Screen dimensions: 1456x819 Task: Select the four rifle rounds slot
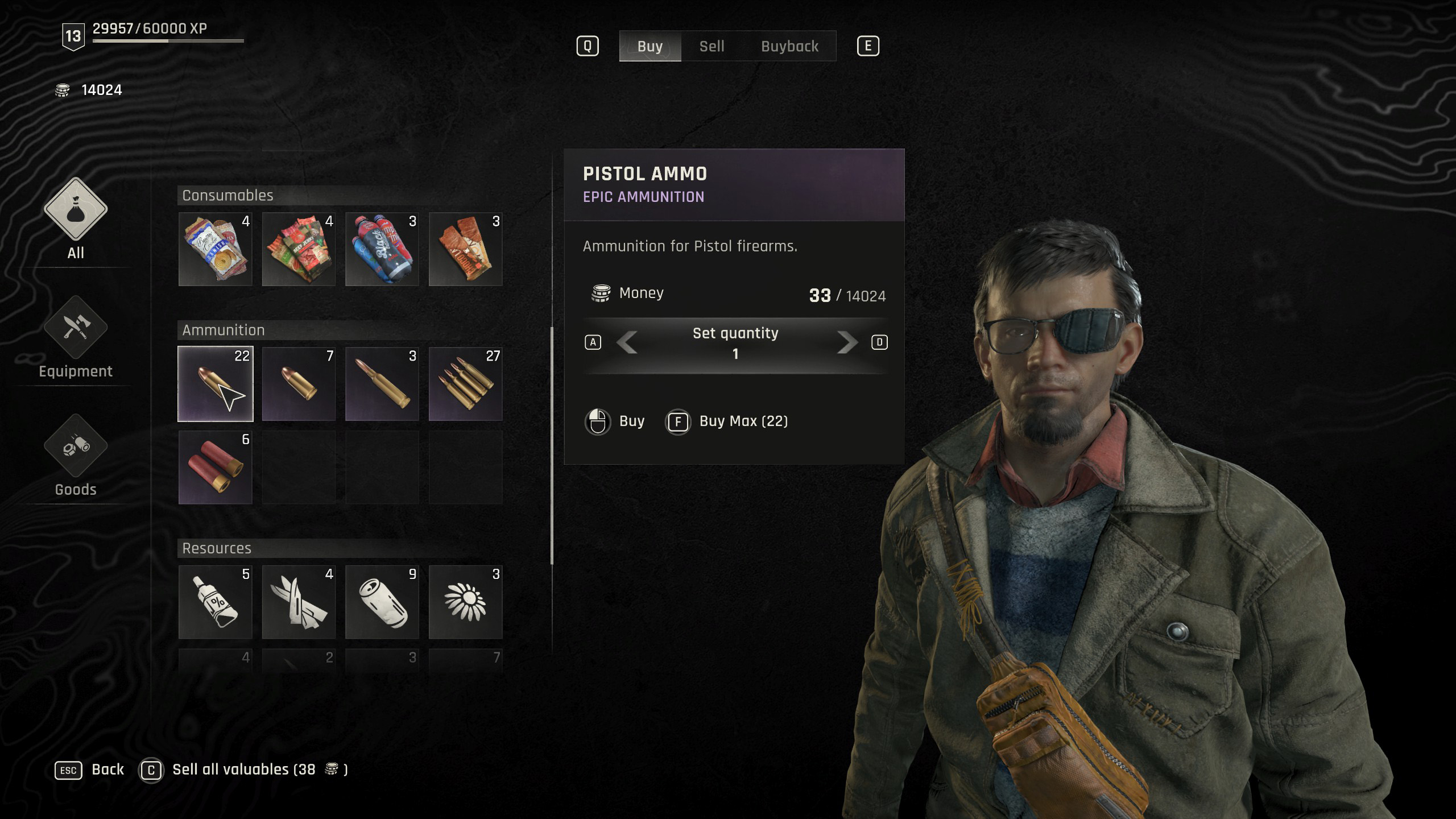[x=465, y=384]
